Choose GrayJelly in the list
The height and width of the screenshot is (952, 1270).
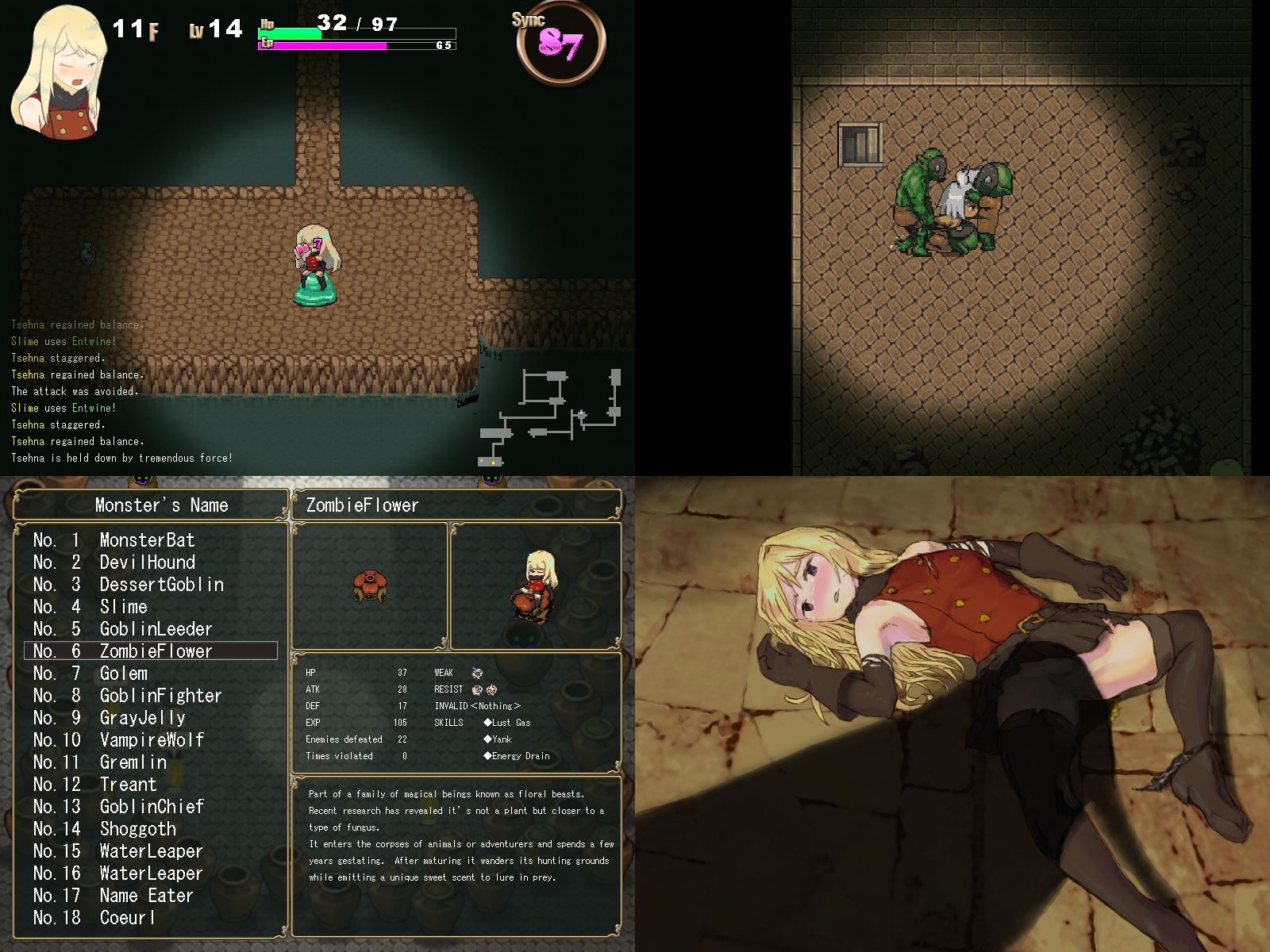pyautogui.click(x=143, y=718)
